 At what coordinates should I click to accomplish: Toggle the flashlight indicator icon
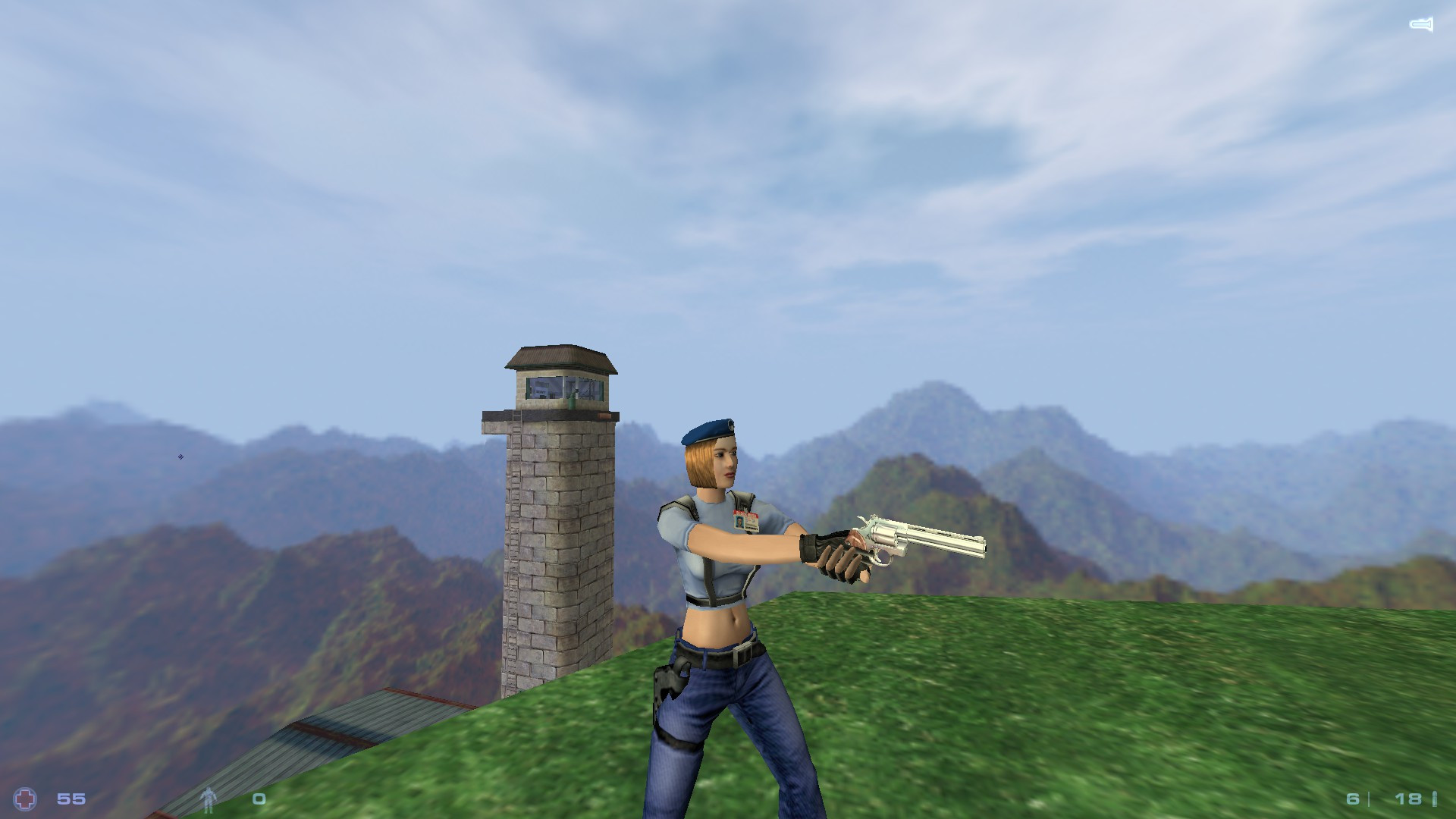point(1421,23)
